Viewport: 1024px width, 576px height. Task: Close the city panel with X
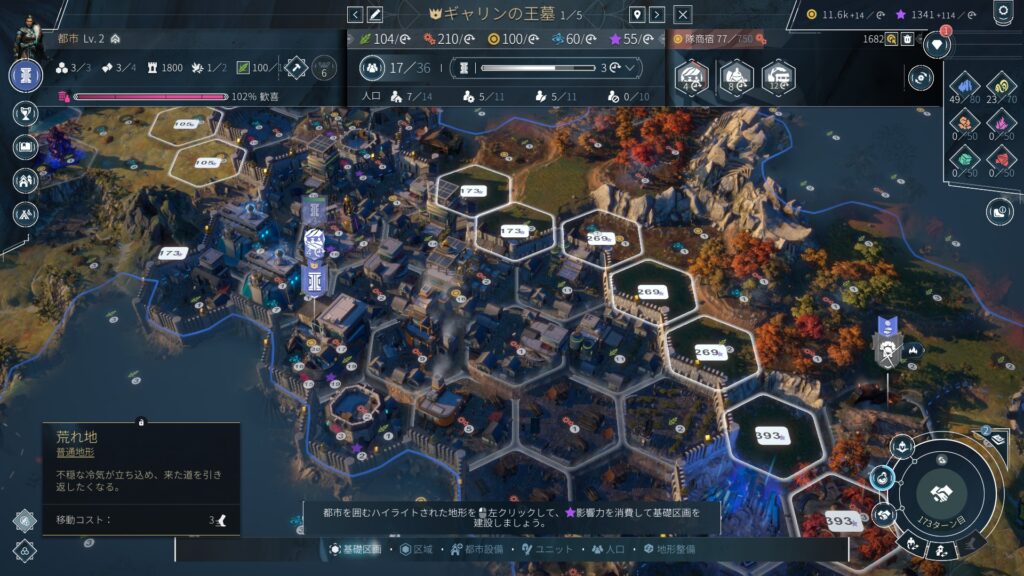683,14
